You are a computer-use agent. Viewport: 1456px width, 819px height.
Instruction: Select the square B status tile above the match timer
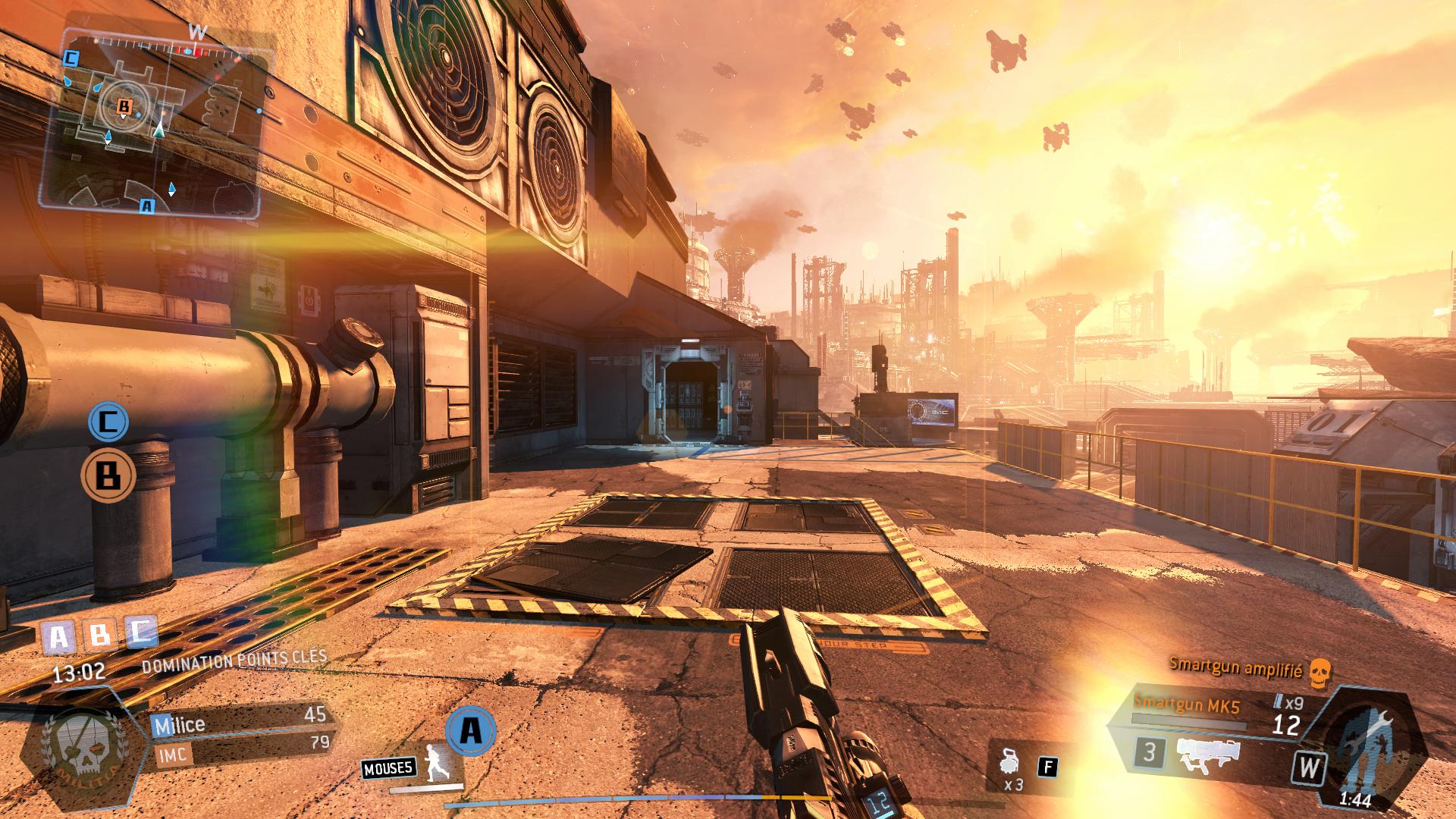99,635
